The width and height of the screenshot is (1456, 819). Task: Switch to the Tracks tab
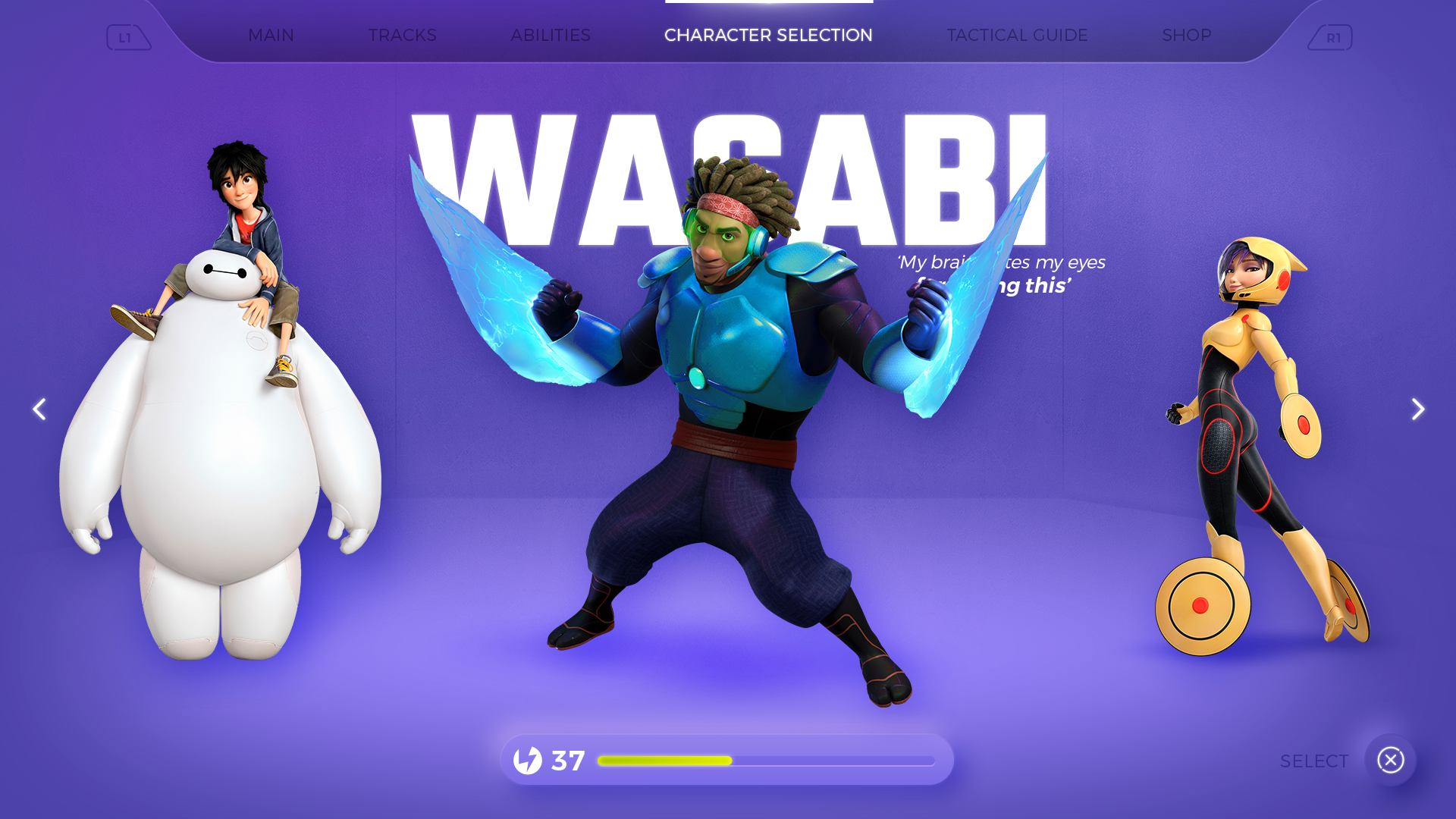pyautogui.click(x=402, y=36)
